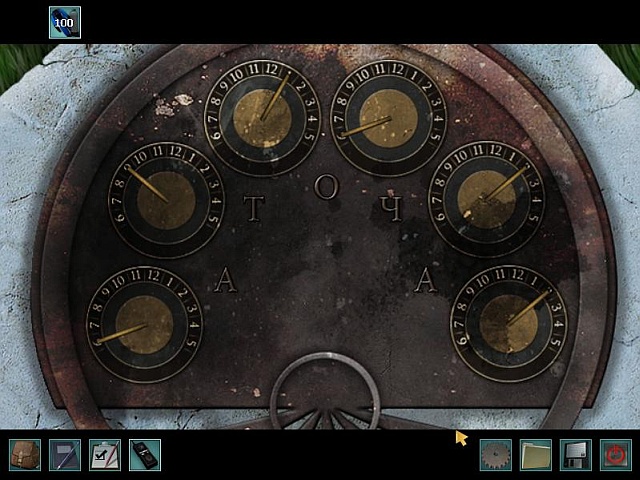
Task: Quit using the red power button
Action: 616,455
